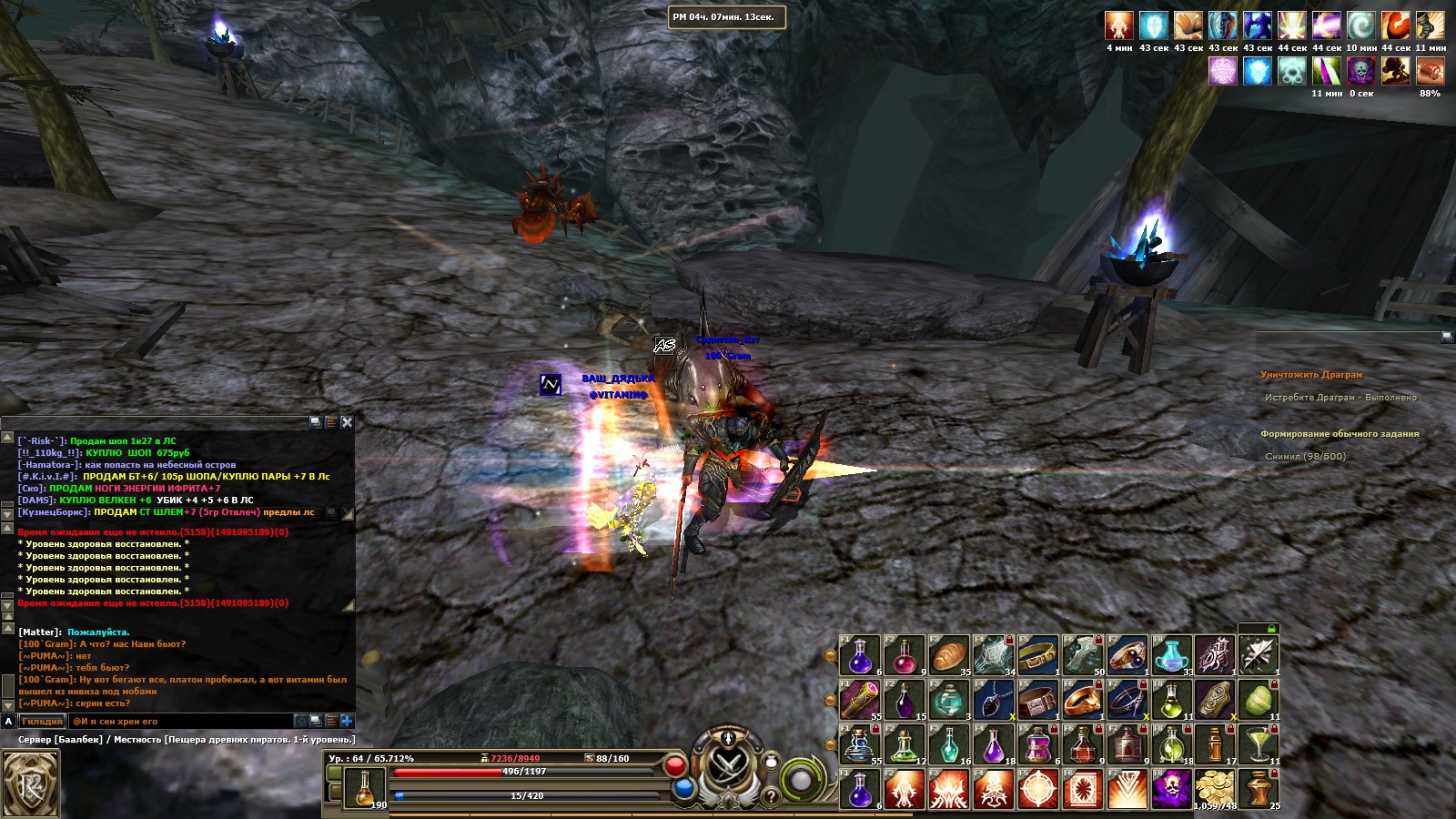1456x819 pixels.
Task: Cast the purple skull skill
Action: point(1171,789)
